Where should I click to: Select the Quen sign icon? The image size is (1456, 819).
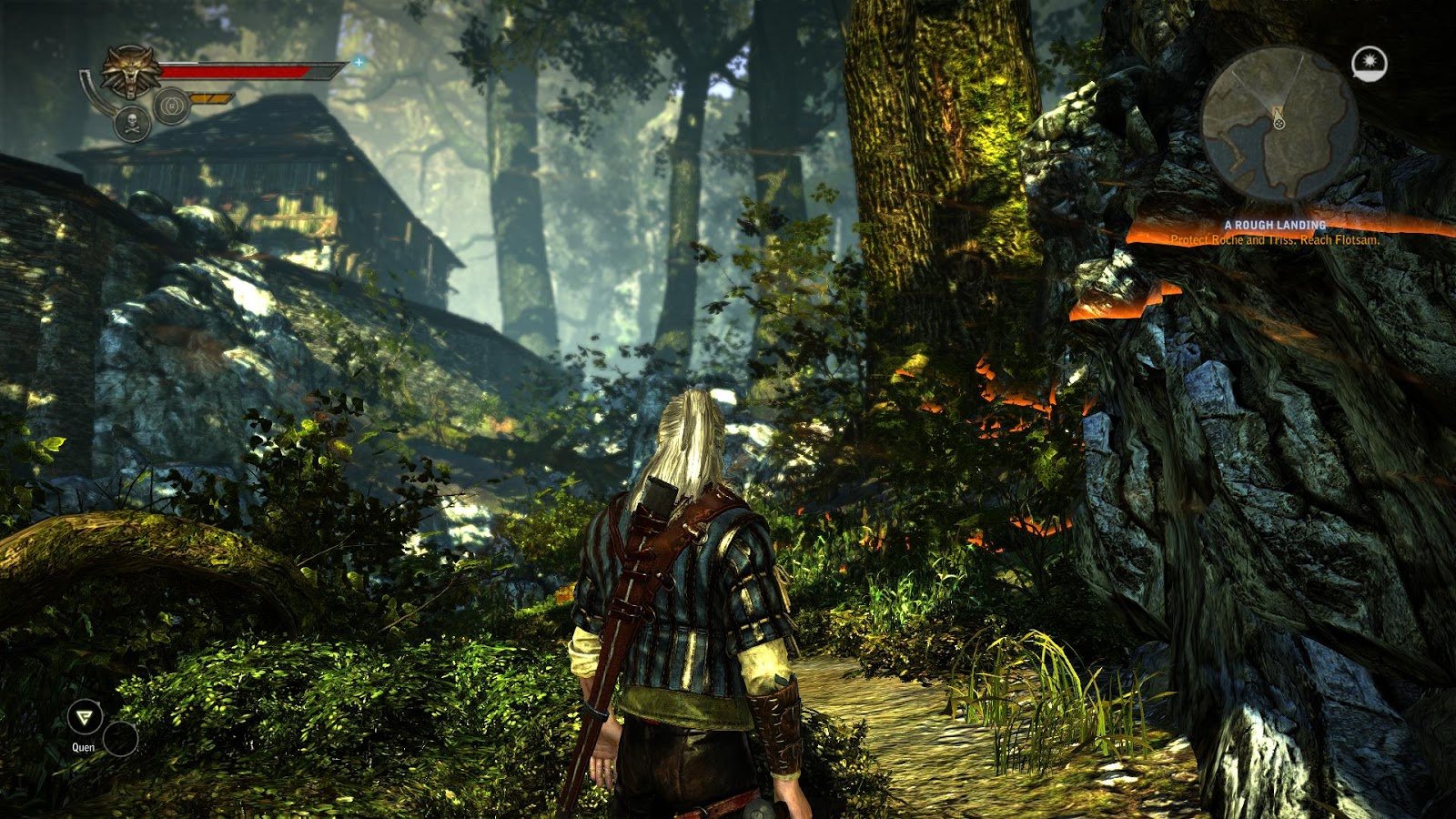(x=84, y=717)
